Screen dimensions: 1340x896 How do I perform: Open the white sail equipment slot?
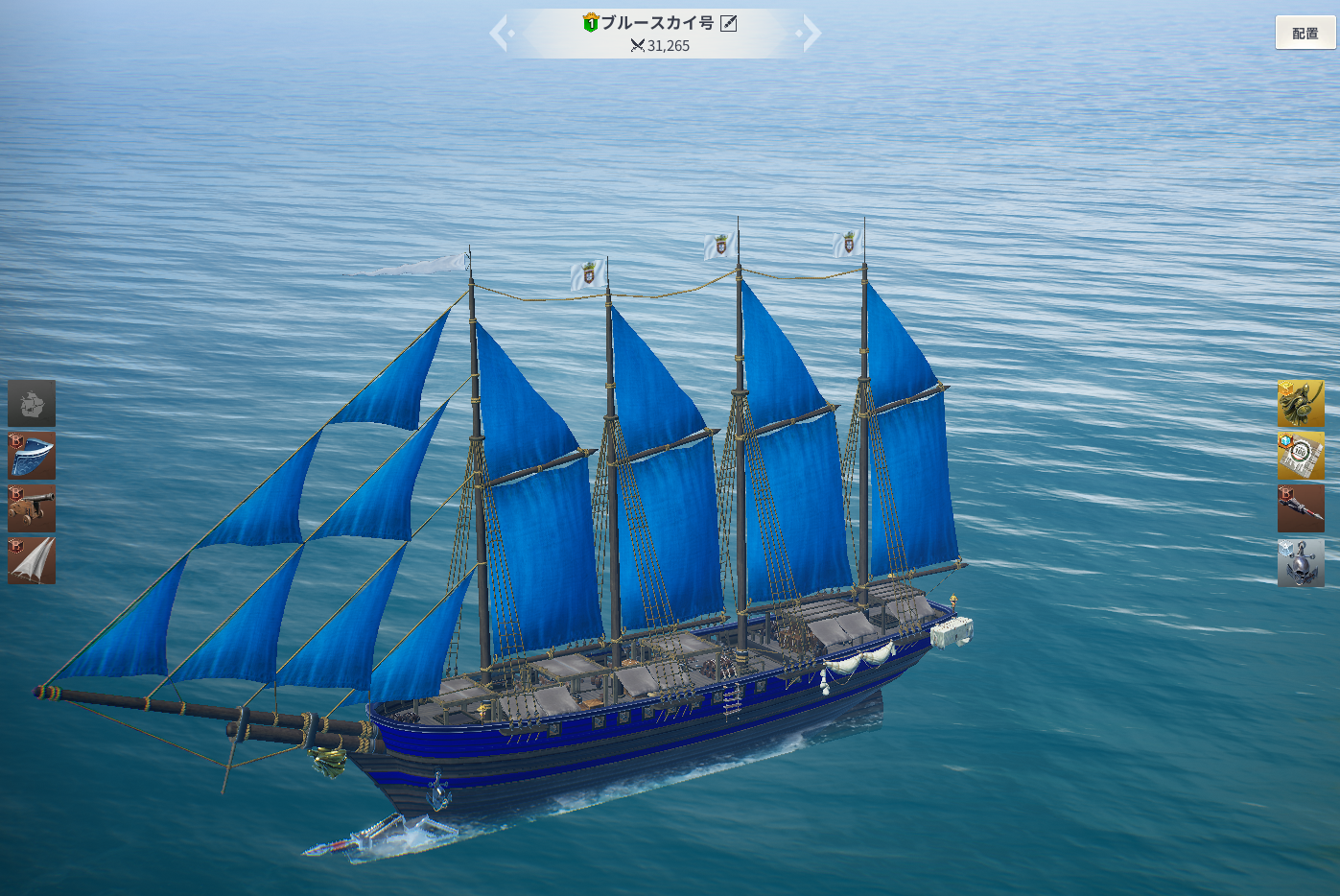[x=32, y=561]
